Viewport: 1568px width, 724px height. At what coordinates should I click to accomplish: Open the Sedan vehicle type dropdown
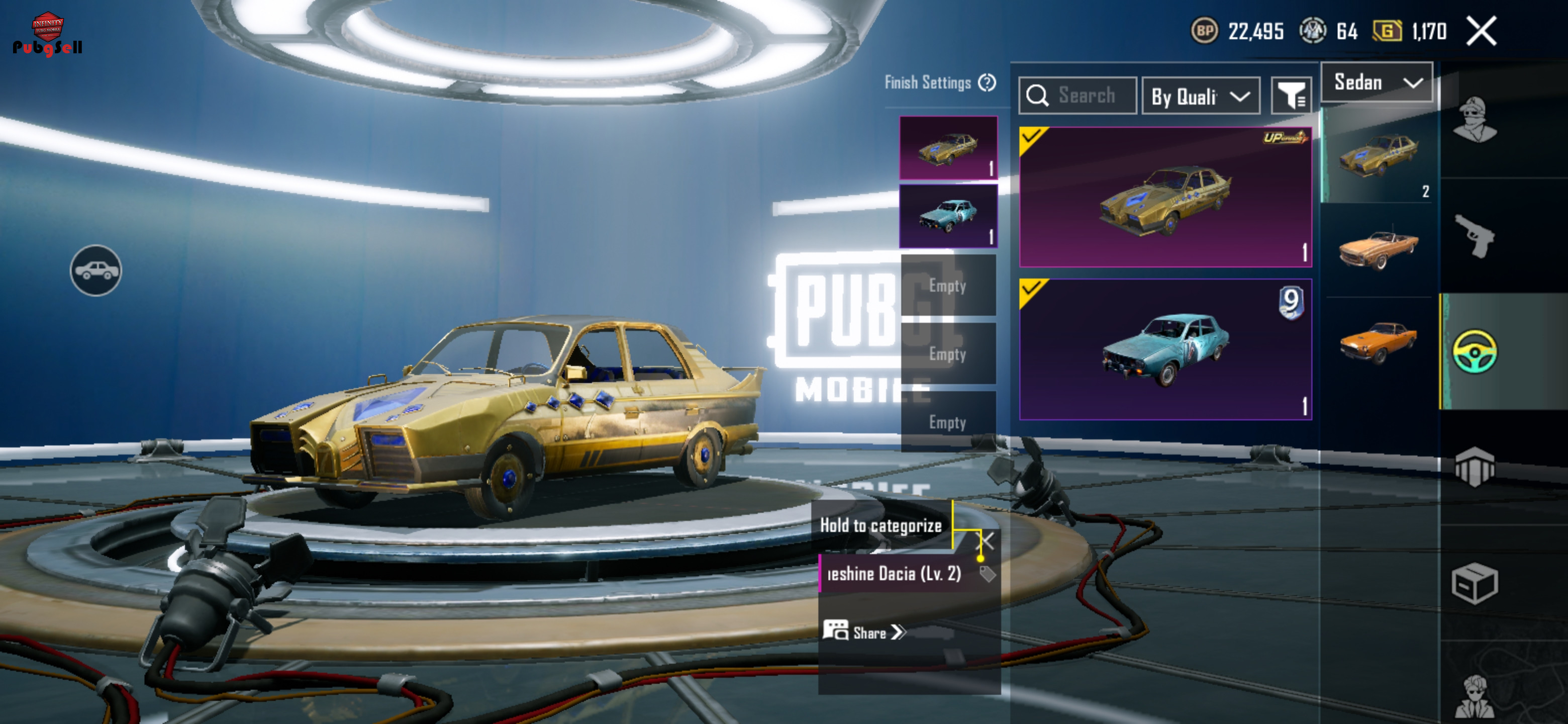1377,82
